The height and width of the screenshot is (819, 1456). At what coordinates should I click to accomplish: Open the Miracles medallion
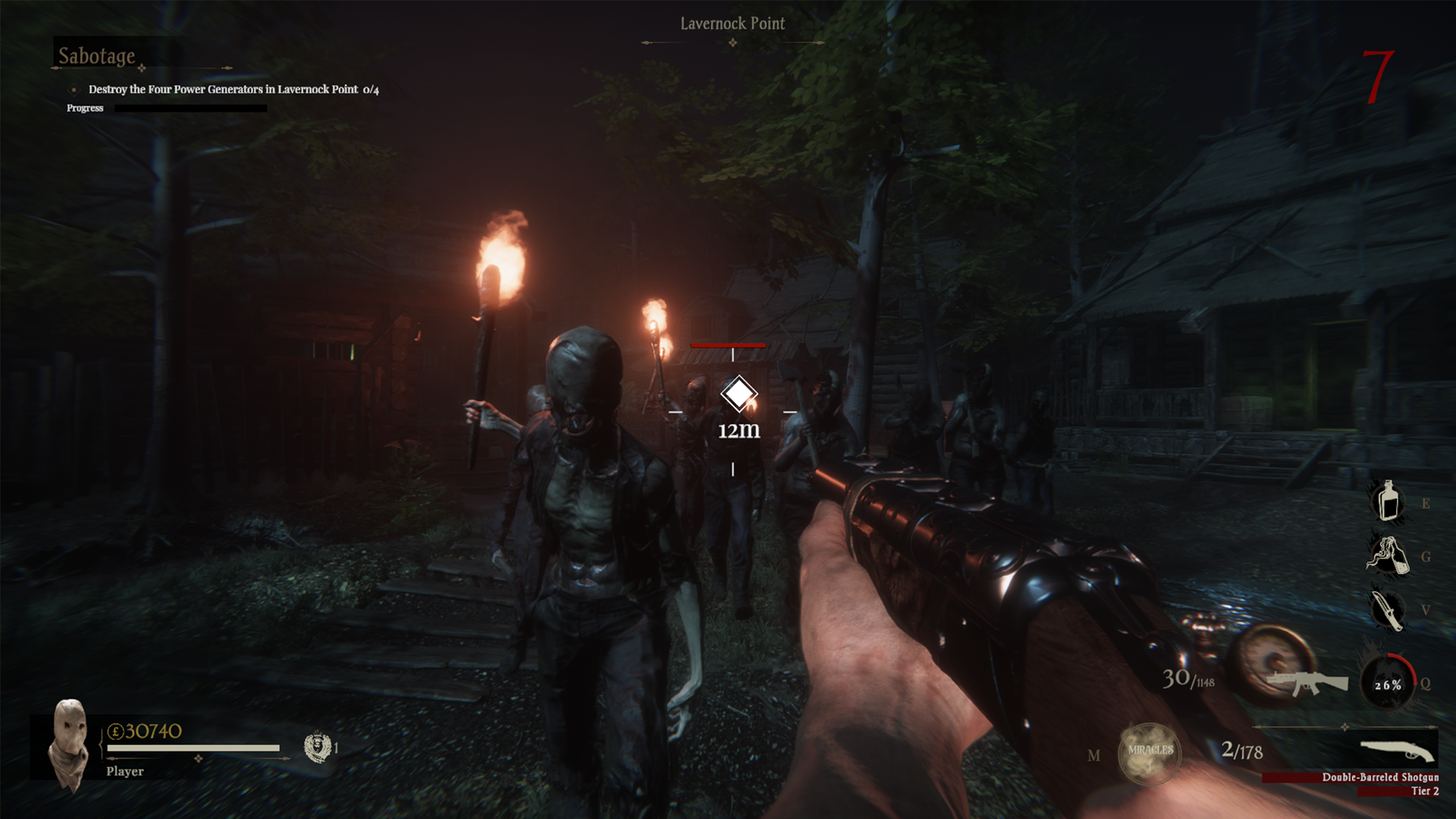pos(1150,753)
